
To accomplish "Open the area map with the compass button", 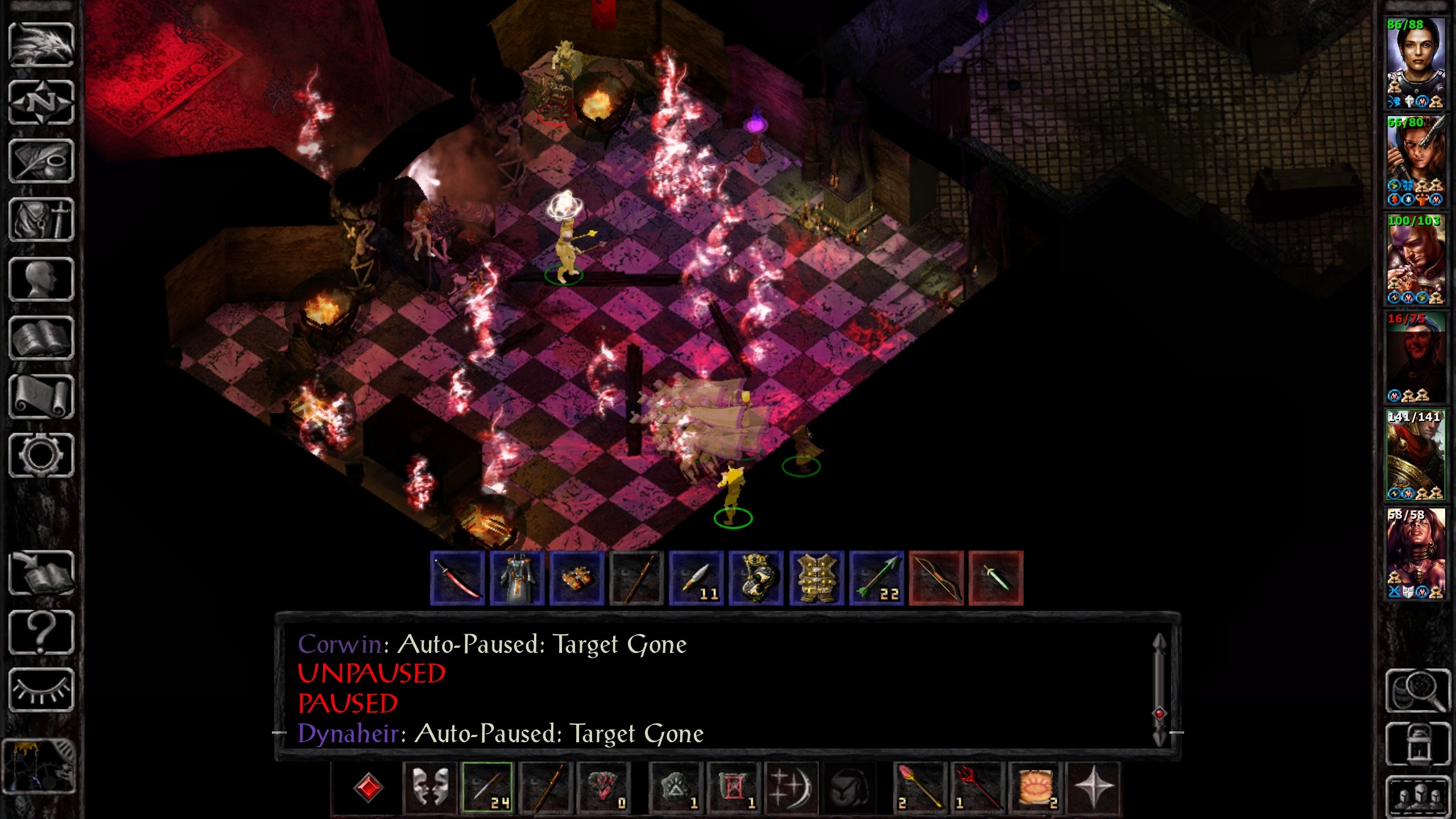I will pyautogui.click(x=41, y=103).
